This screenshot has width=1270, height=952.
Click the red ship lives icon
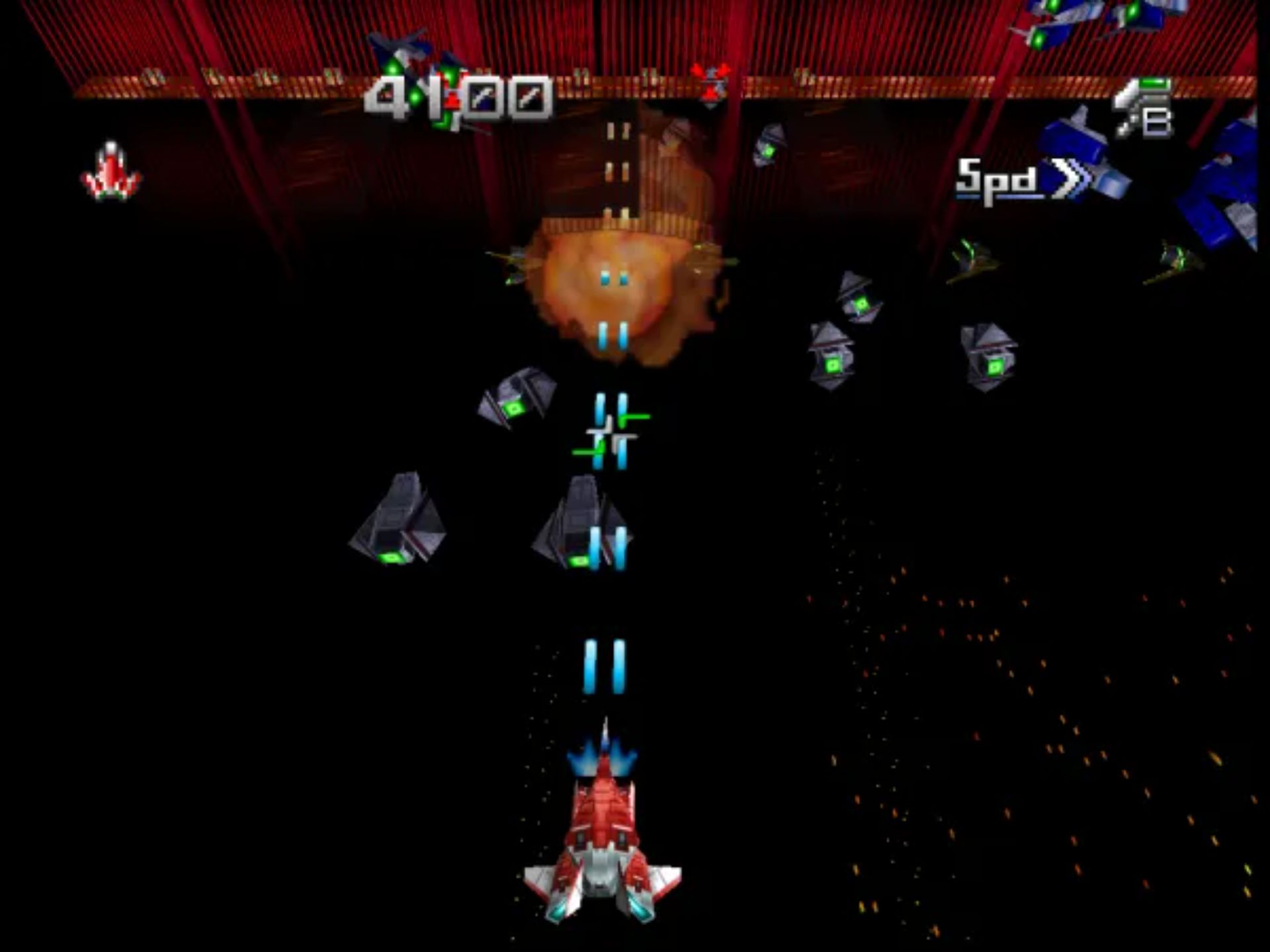pos(111,172)
